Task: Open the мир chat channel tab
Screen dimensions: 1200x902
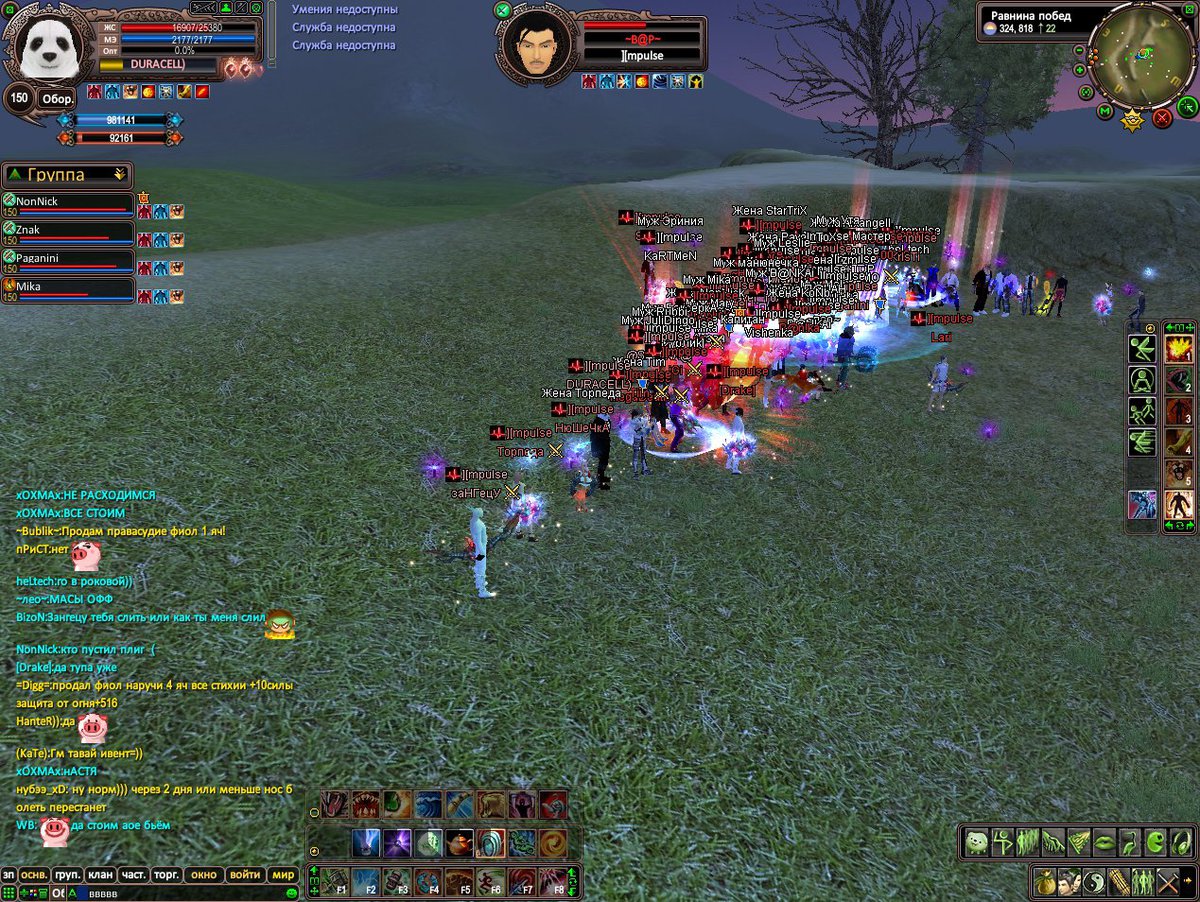Action: click(x=283, y=874)
